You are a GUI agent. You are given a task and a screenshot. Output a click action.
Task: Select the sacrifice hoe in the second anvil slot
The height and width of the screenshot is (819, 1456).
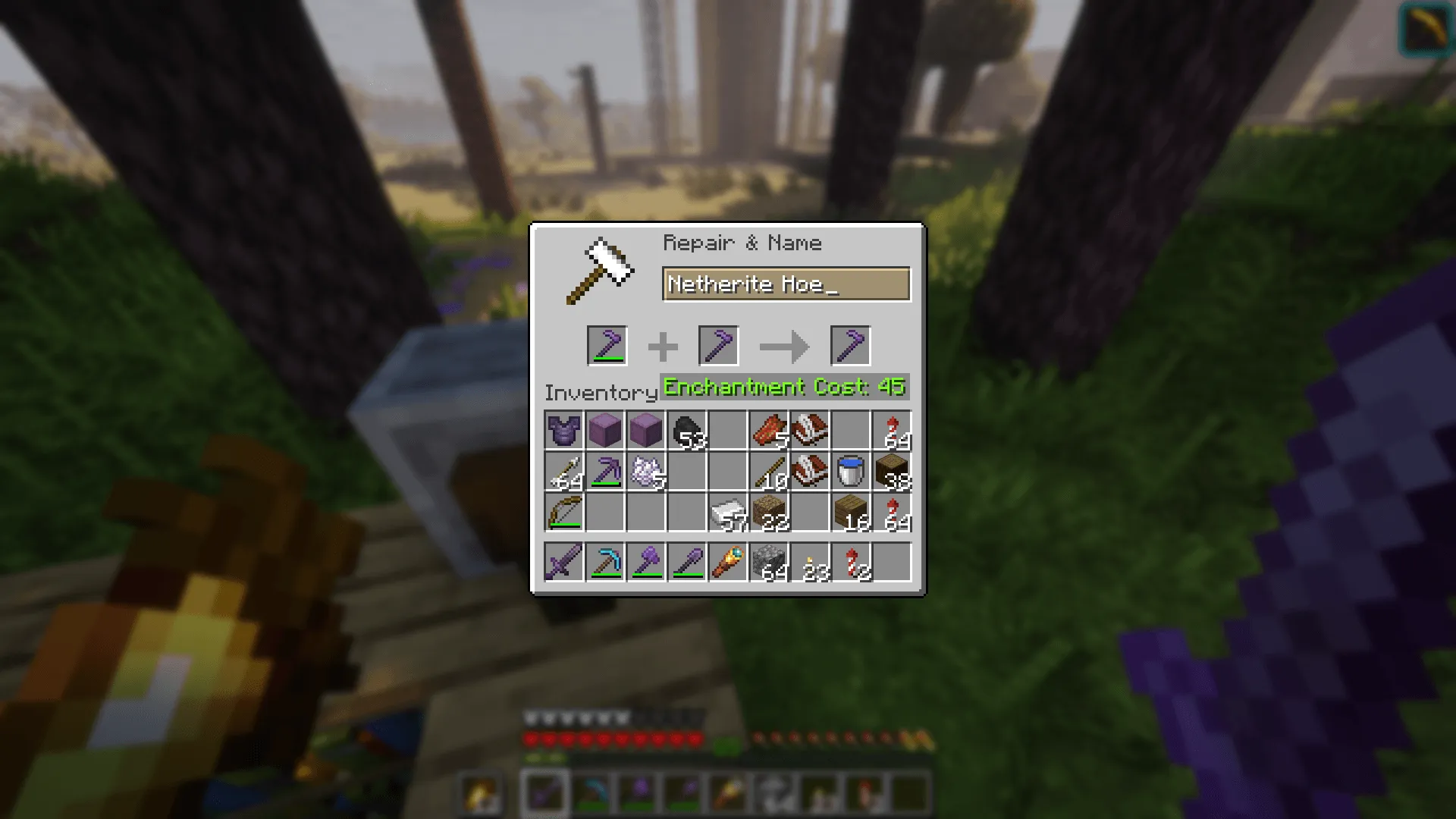(x=717, y=345)
